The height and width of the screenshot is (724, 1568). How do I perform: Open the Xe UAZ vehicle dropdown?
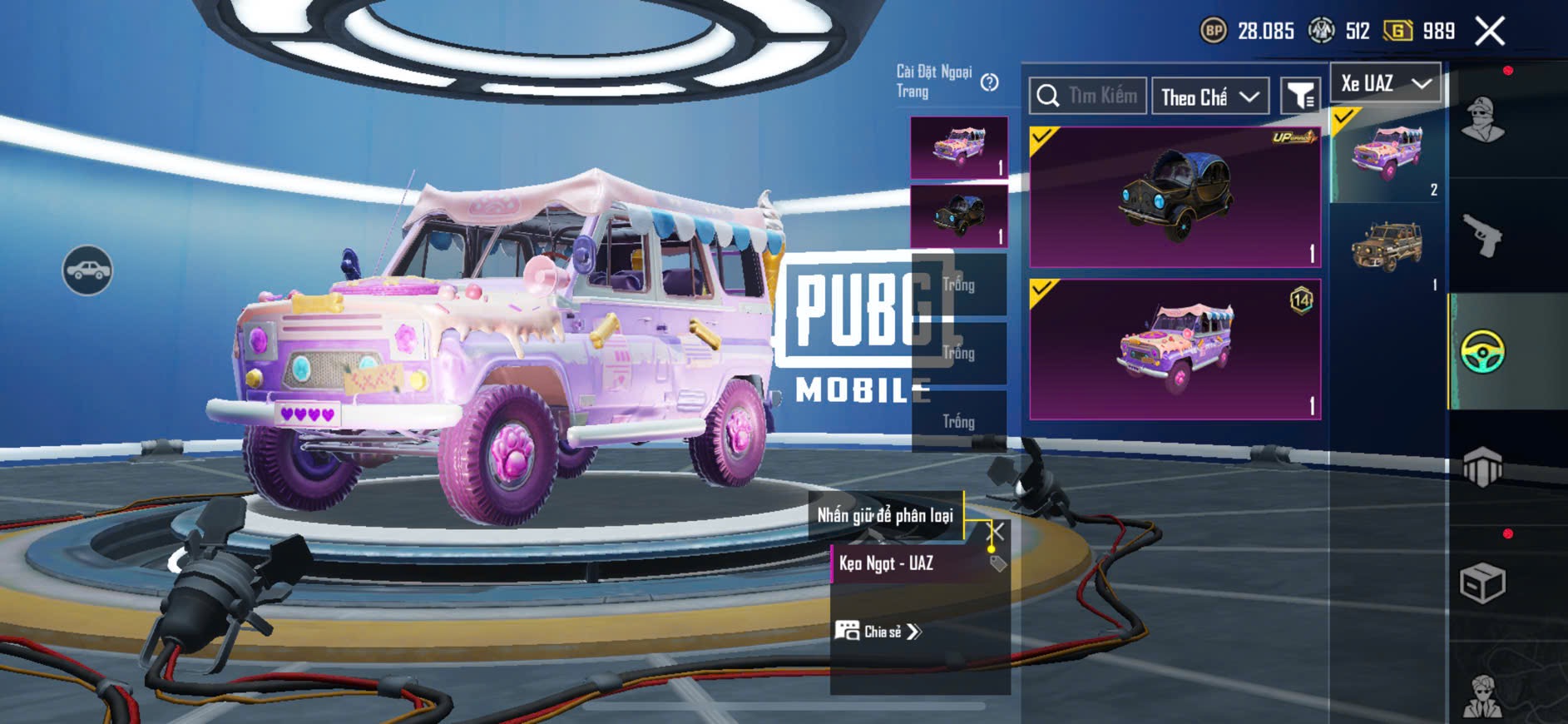pos(1385,83)
